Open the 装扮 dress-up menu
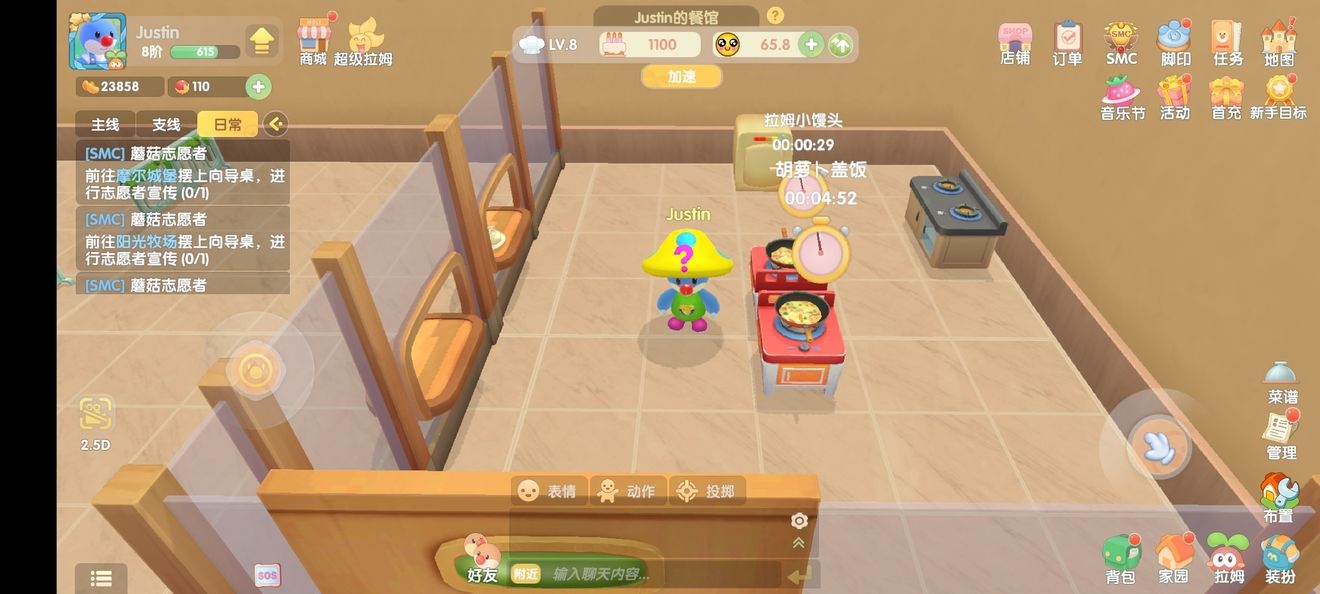The image size is (1320, 594). [x=1280, y=558]
